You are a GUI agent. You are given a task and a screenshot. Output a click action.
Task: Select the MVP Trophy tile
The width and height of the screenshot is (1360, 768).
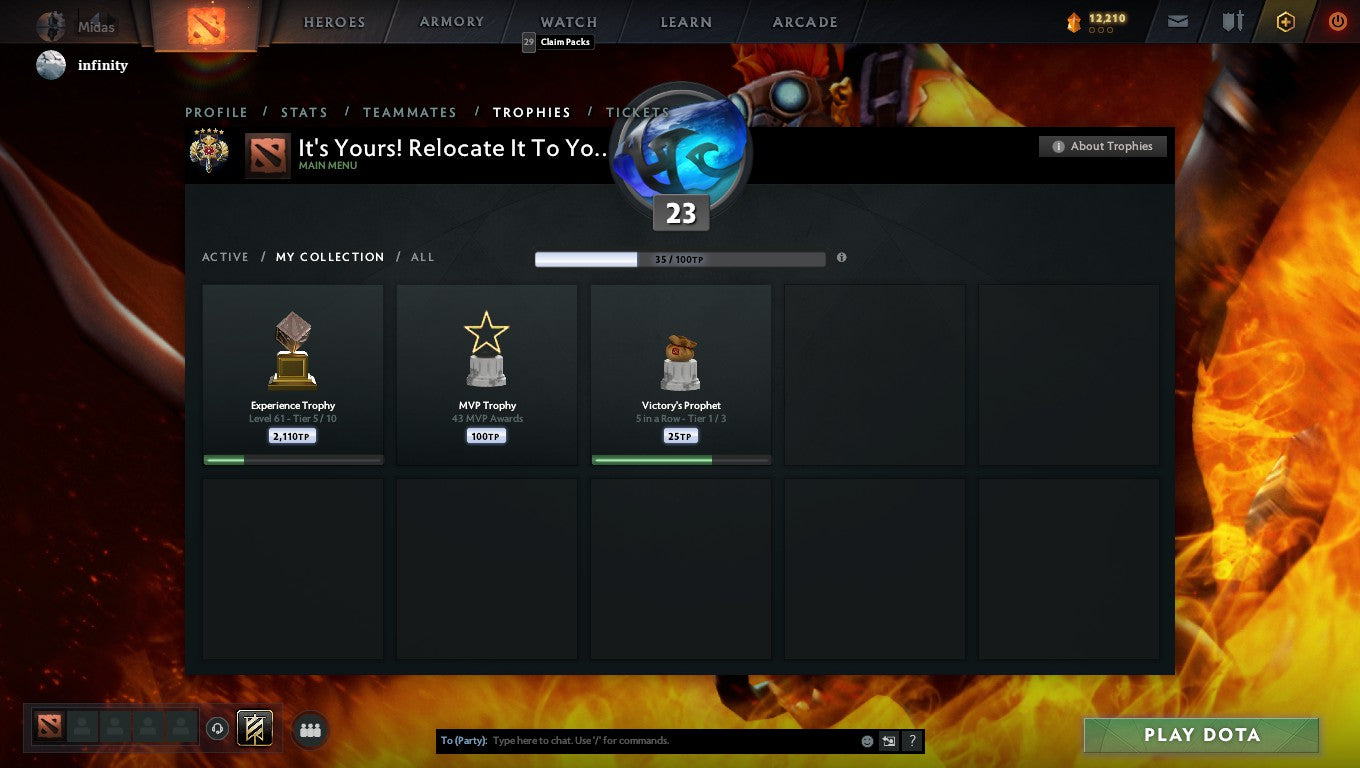pos(486,374)
